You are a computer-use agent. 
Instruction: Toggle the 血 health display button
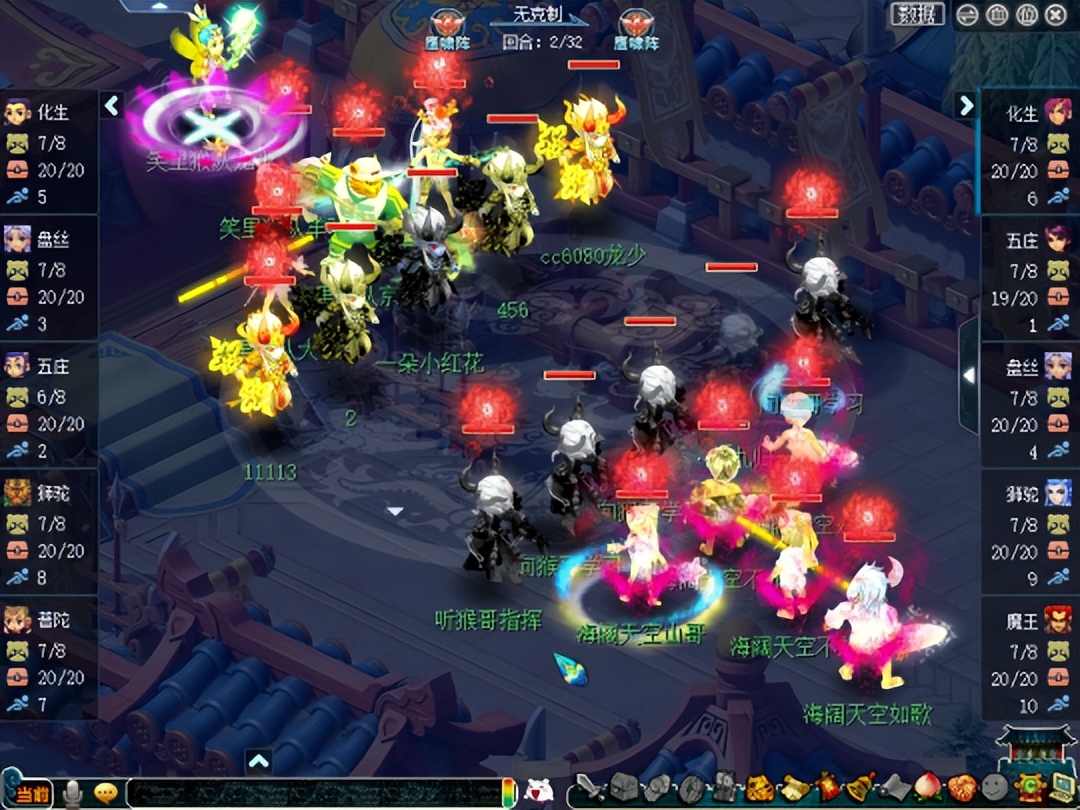point(997,14)
